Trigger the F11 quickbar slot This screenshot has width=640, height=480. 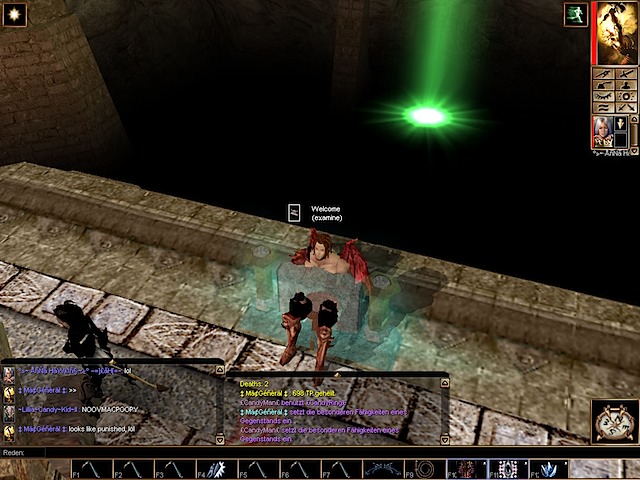[x=508, y=468]
